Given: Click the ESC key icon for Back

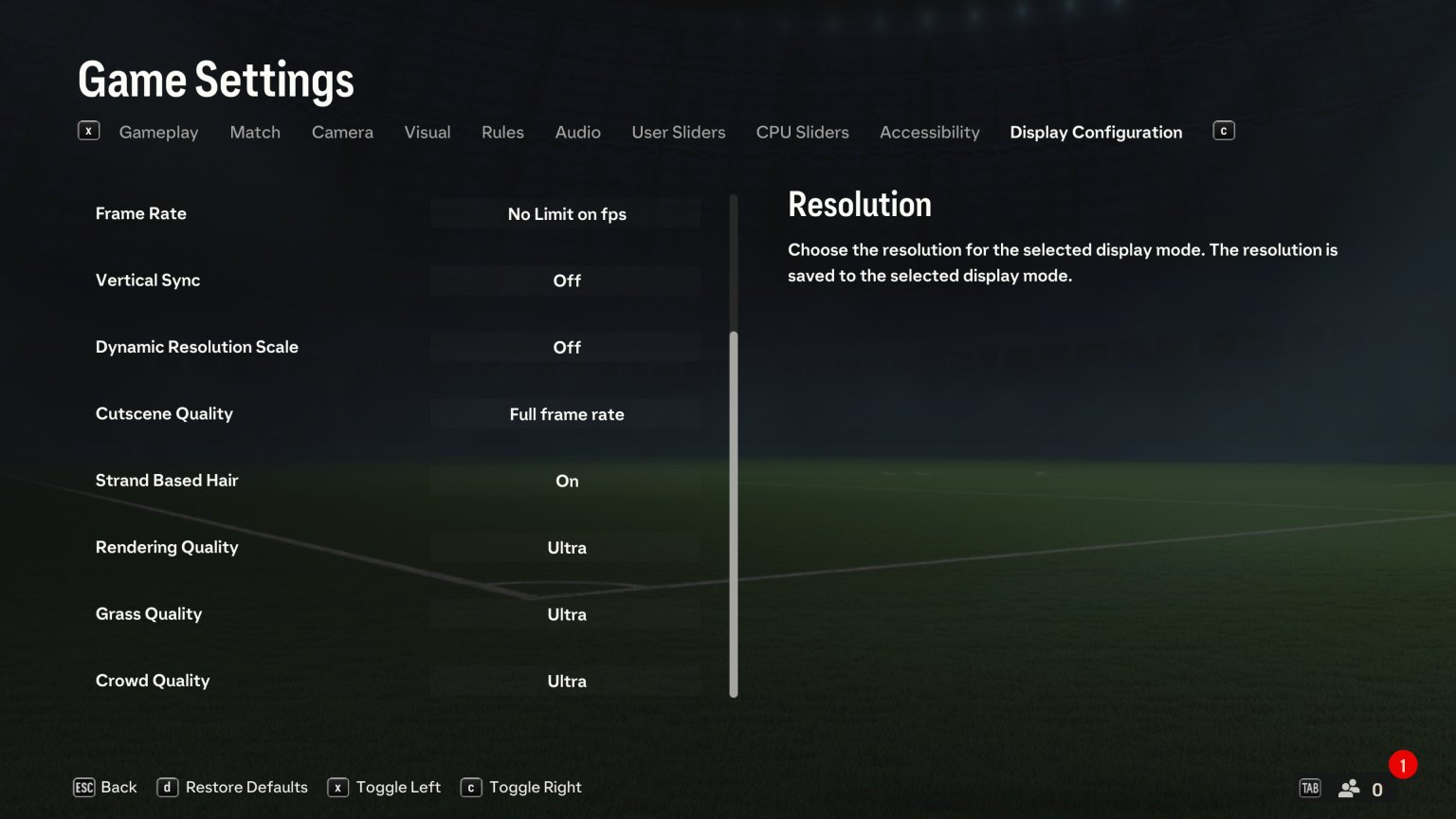Looking at the screenshot, I should [85, 787].
